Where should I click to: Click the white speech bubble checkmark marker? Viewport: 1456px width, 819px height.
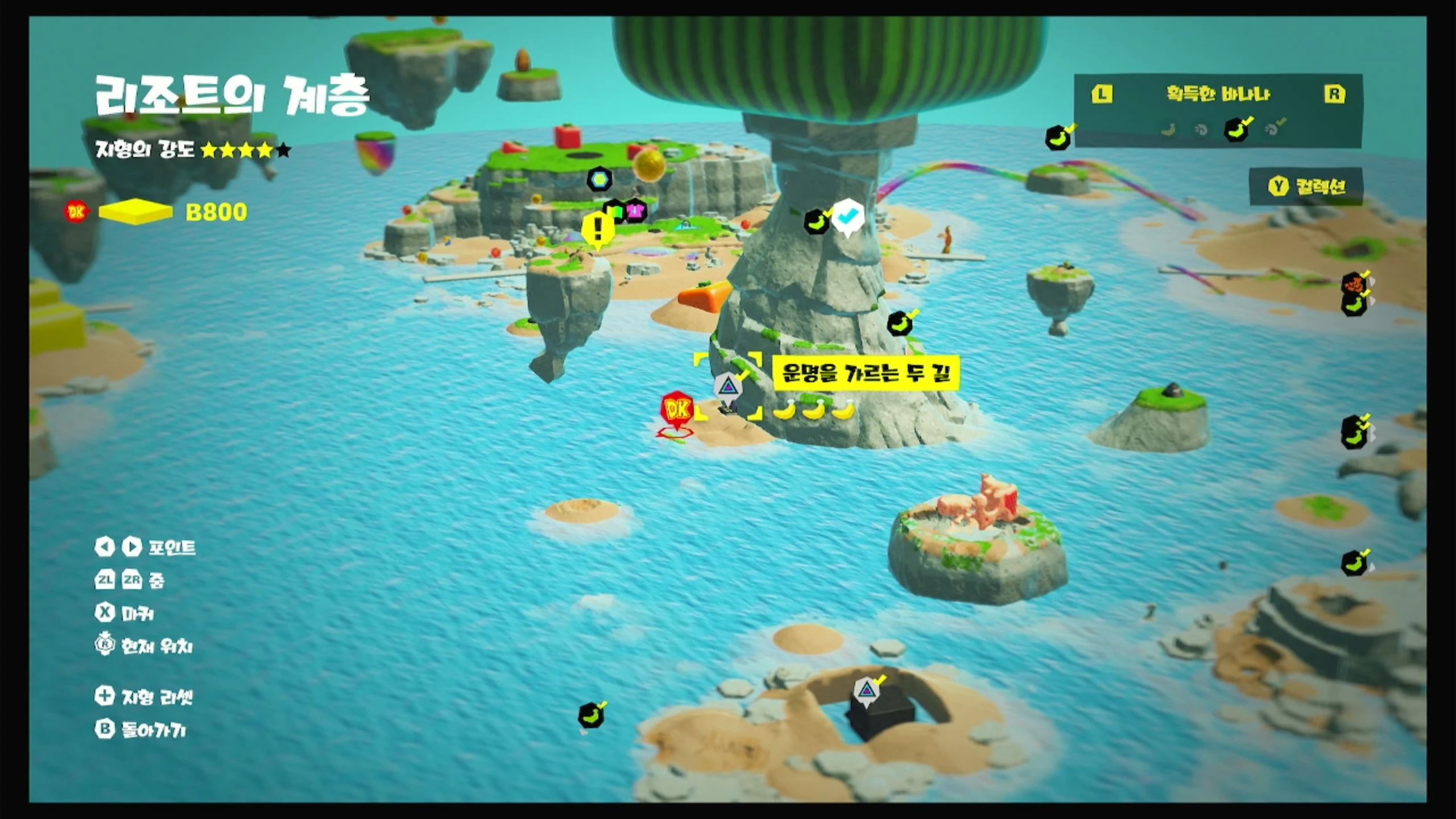coord(847,216)
